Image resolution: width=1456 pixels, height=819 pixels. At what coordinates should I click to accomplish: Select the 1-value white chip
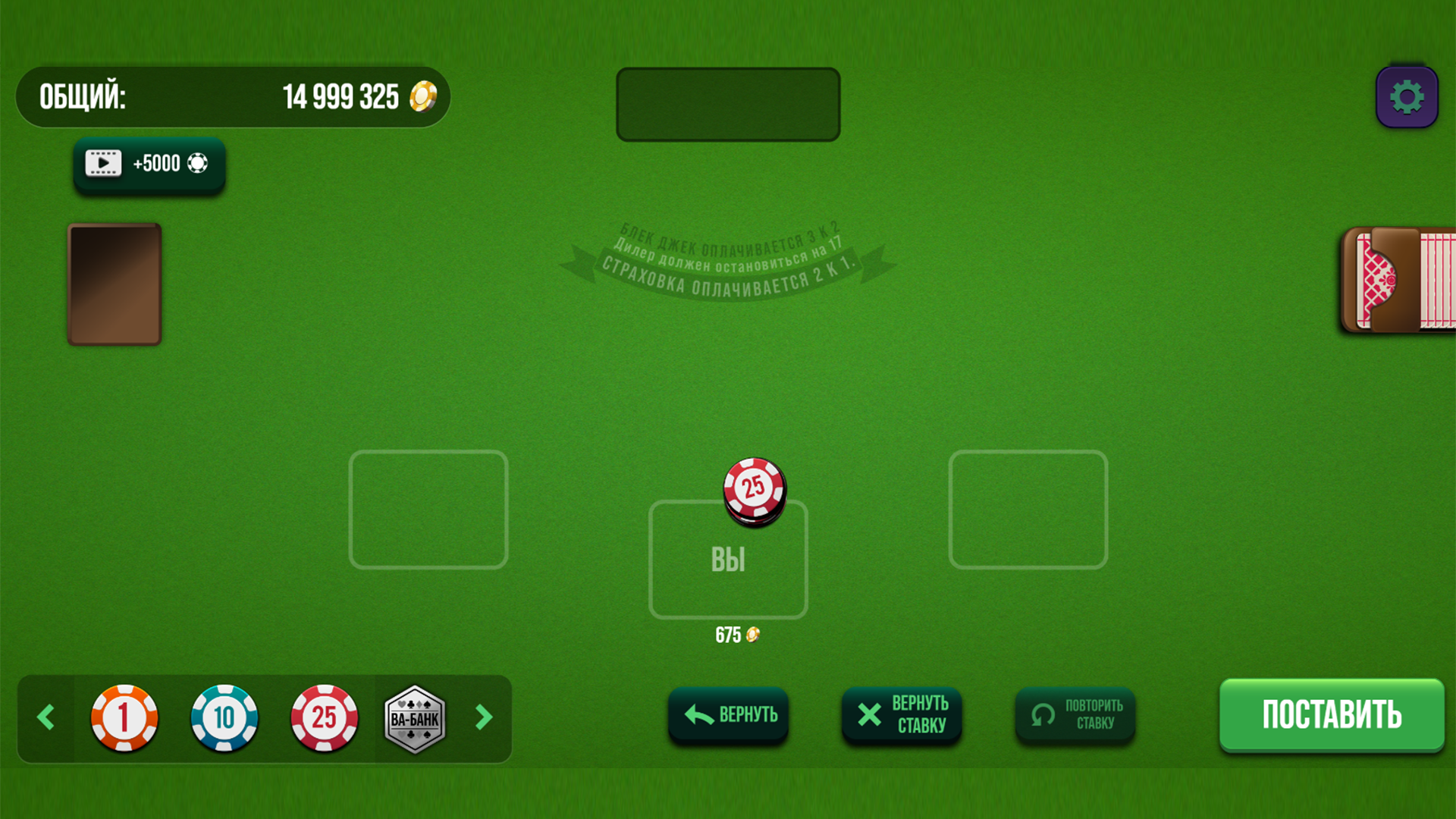coord(124,718)
